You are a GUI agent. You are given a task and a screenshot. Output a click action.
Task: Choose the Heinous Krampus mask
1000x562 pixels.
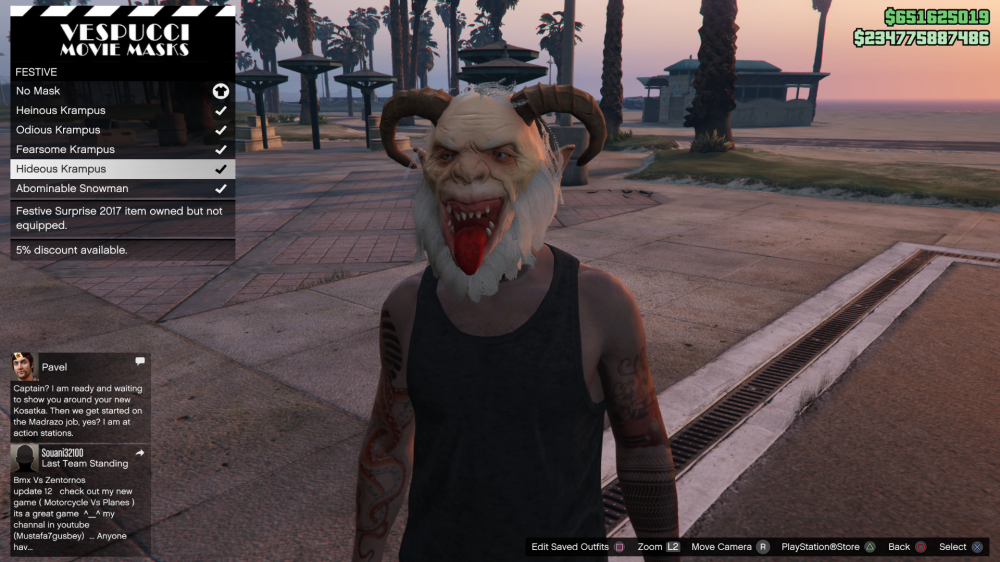[x=122, y=111]
